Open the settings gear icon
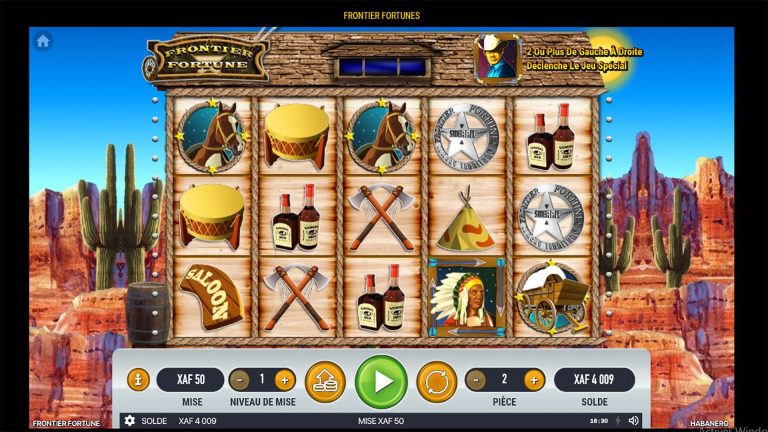Image resolution: width=768 pixels, height=432 pixels. 129,421
